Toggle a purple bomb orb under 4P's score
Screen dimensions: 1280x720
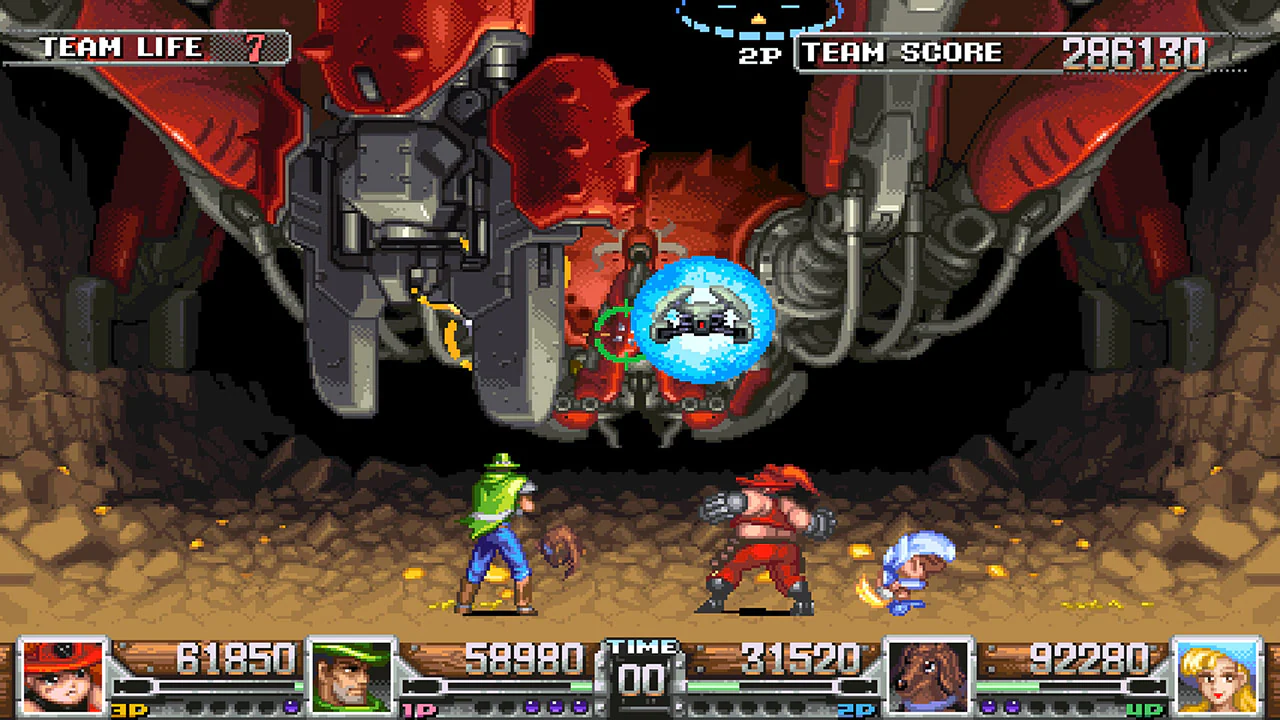(990, 706)
